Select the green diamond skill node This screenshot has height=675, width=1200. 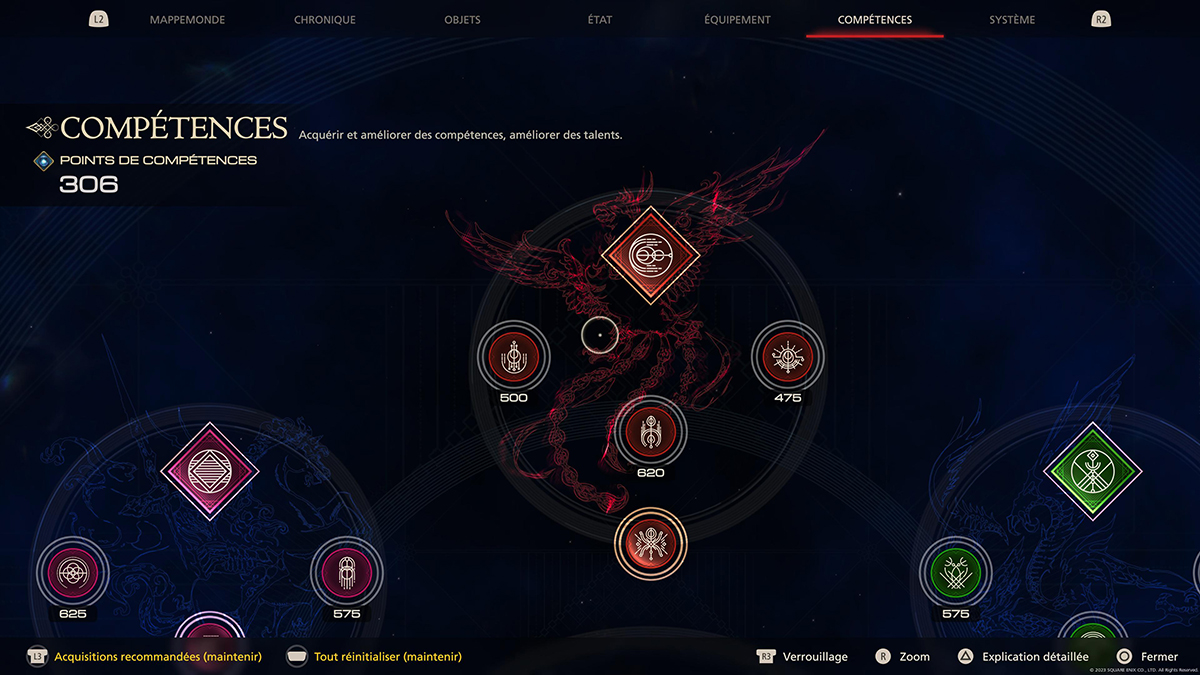pos(1093,470)
